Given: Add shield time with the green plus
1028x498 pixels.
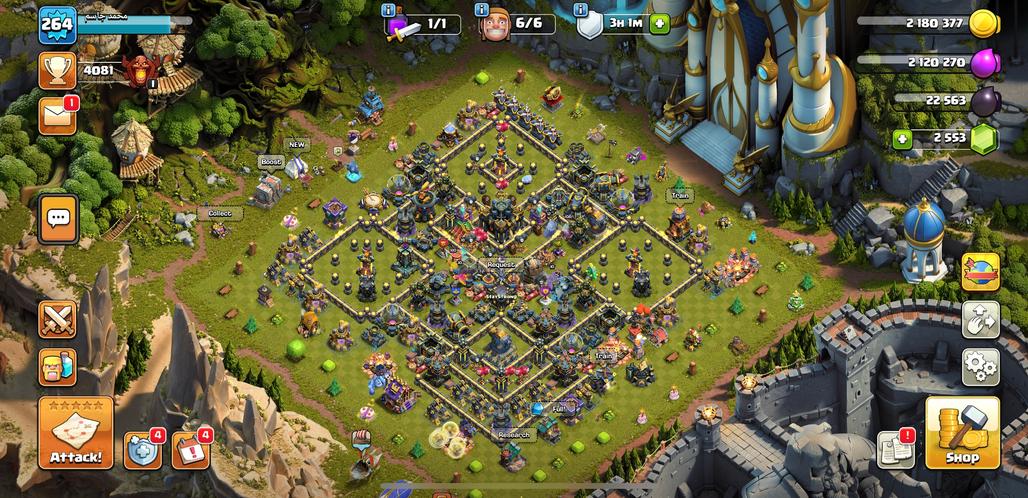Looking at the screenshot, I should [x=658, y=24].
